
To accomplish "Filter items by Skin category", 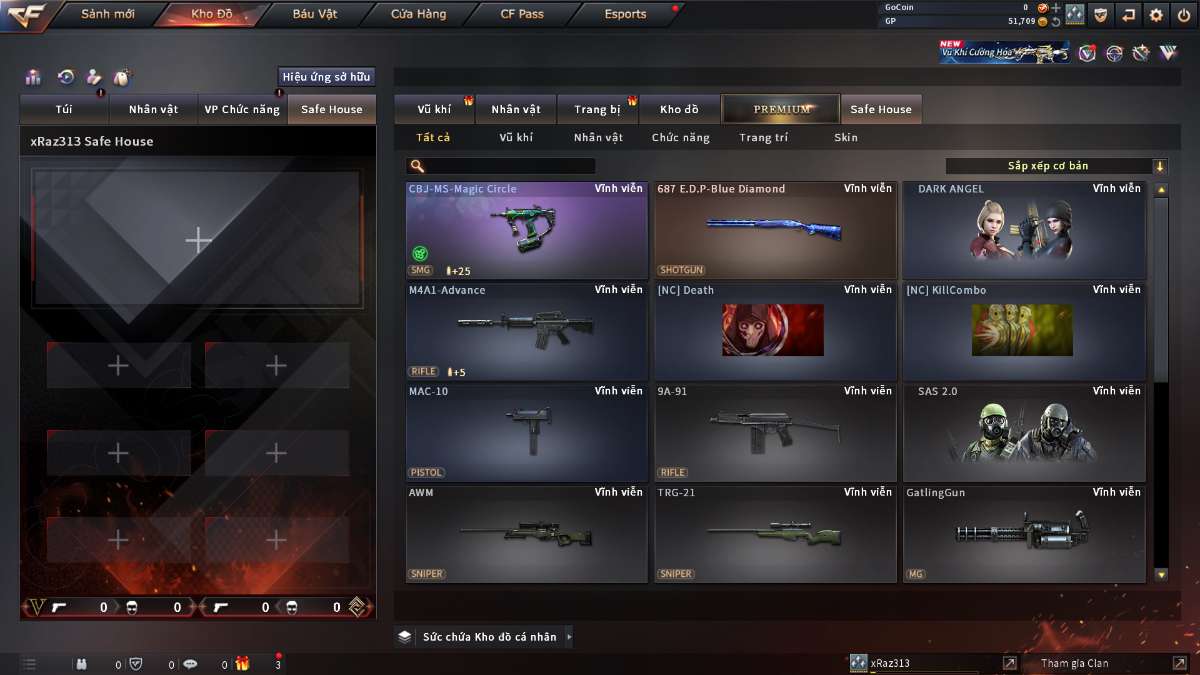I will coord(846,138).
